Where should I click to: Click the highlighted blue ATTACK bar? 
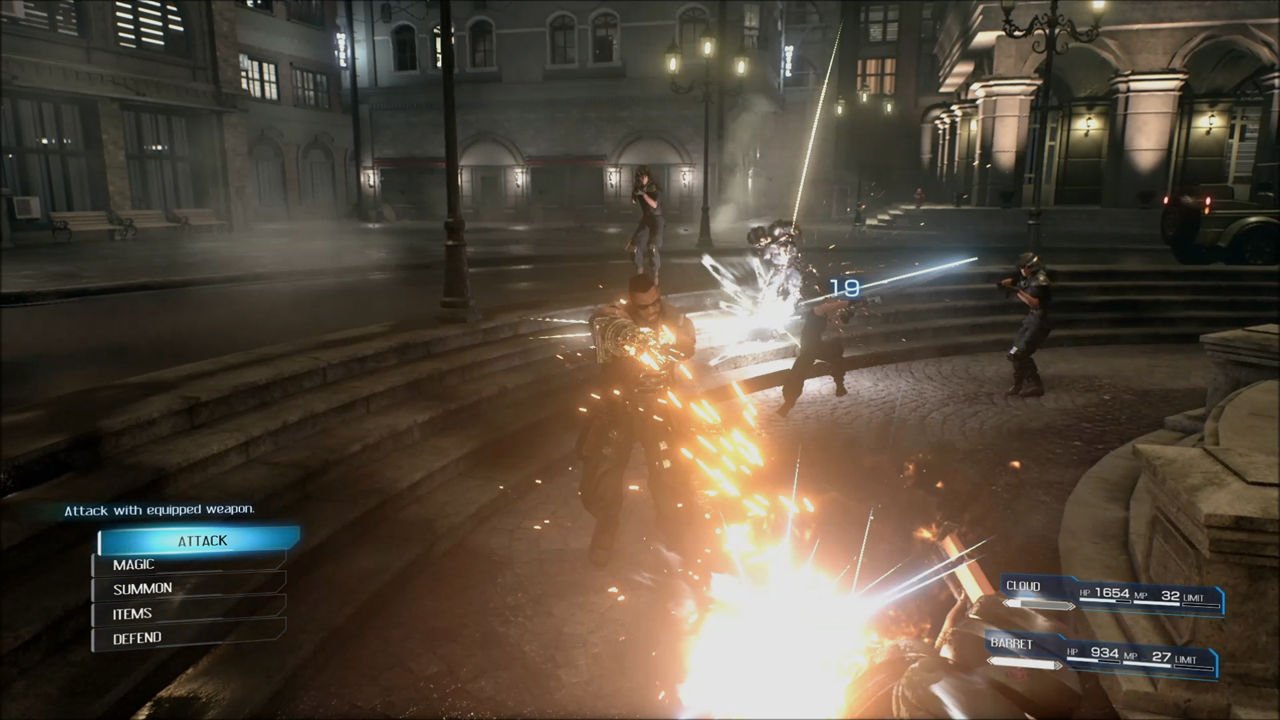[x=202, y=540]
